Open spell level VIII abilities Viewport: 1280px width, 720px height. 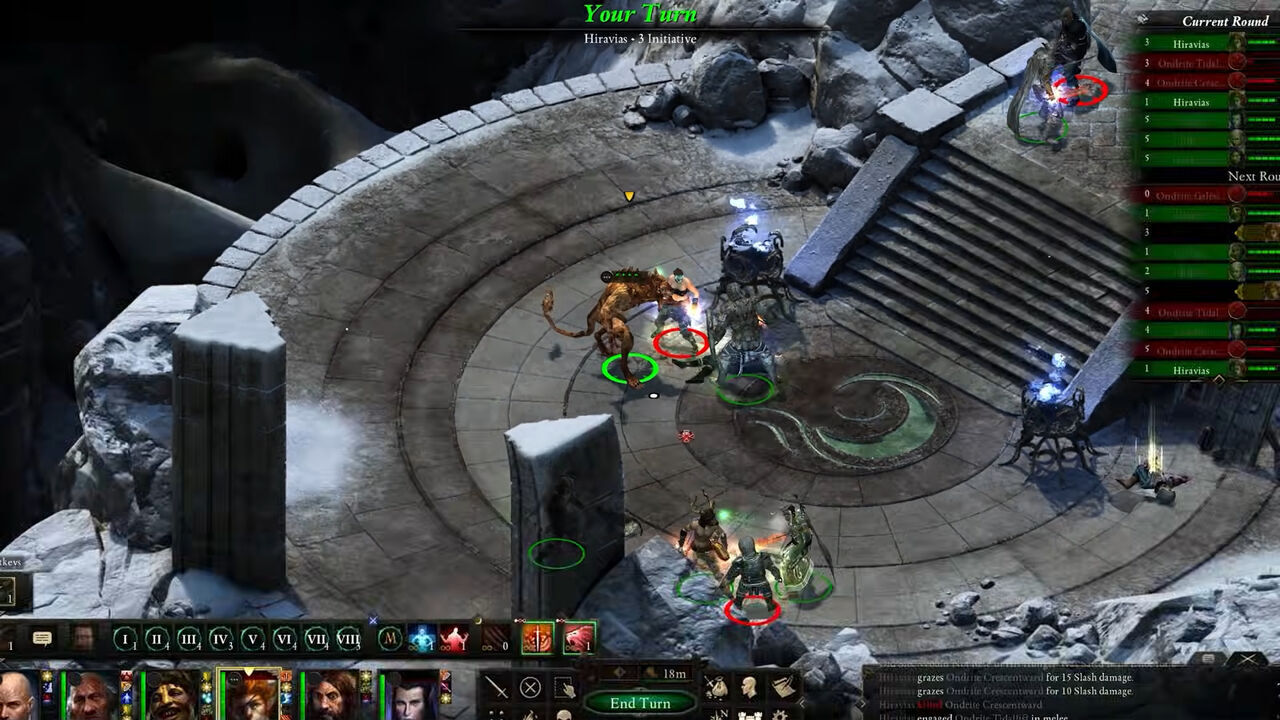[x=348, y=638]
